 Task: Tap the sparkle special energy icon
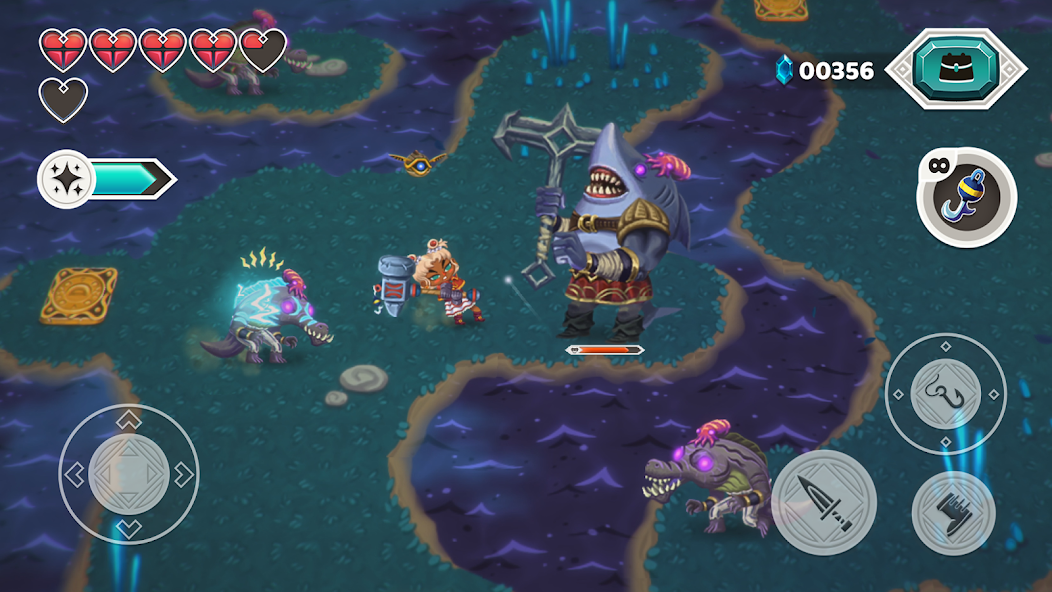(66, 179)
